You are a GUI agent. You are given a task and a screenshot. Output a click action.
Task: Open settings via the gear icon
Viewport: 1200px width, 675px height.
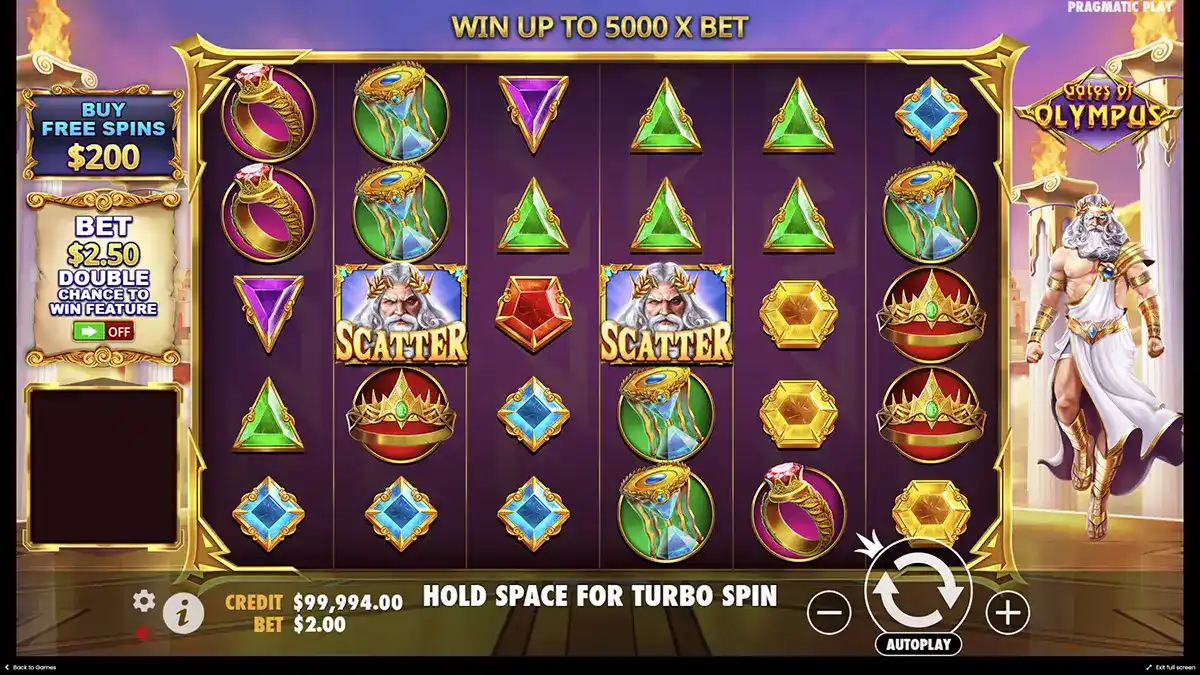(144, 600)
